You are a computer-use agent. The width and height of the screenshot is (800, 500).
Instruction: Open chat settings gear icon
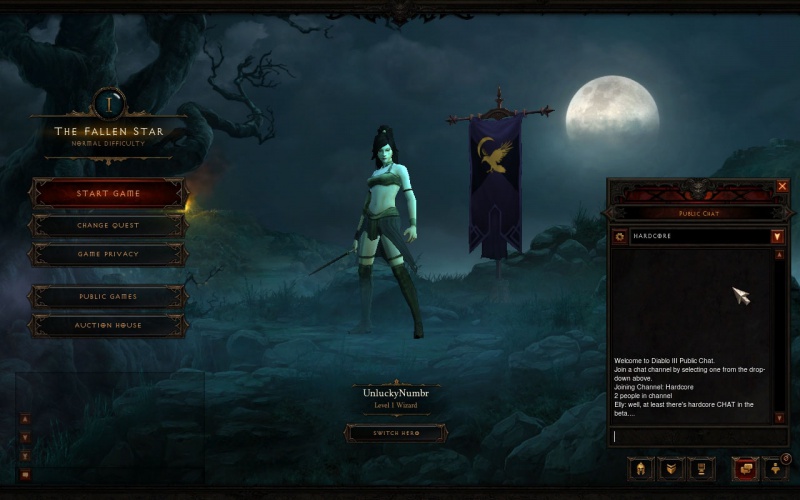point(620,237)
